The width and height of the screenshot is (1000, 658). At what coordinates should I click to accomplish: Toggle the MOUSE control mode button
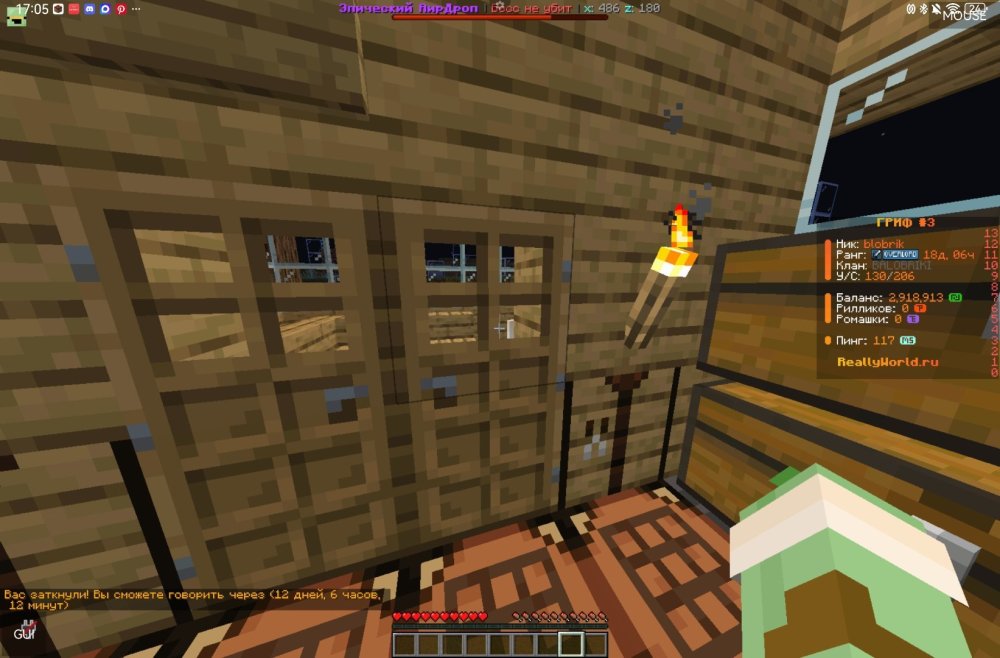click(963, 15)
